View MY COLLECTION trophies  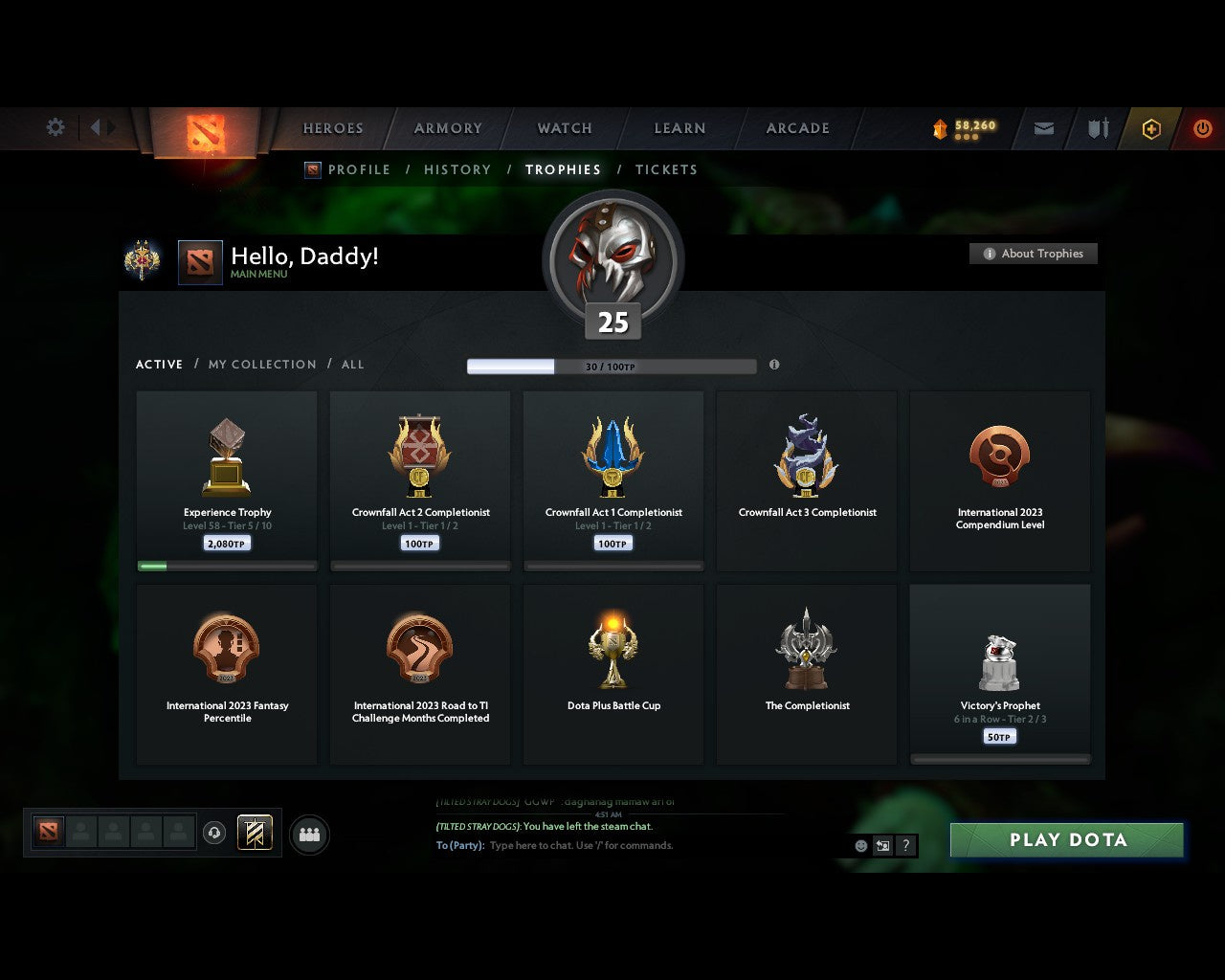pos(261,365)
